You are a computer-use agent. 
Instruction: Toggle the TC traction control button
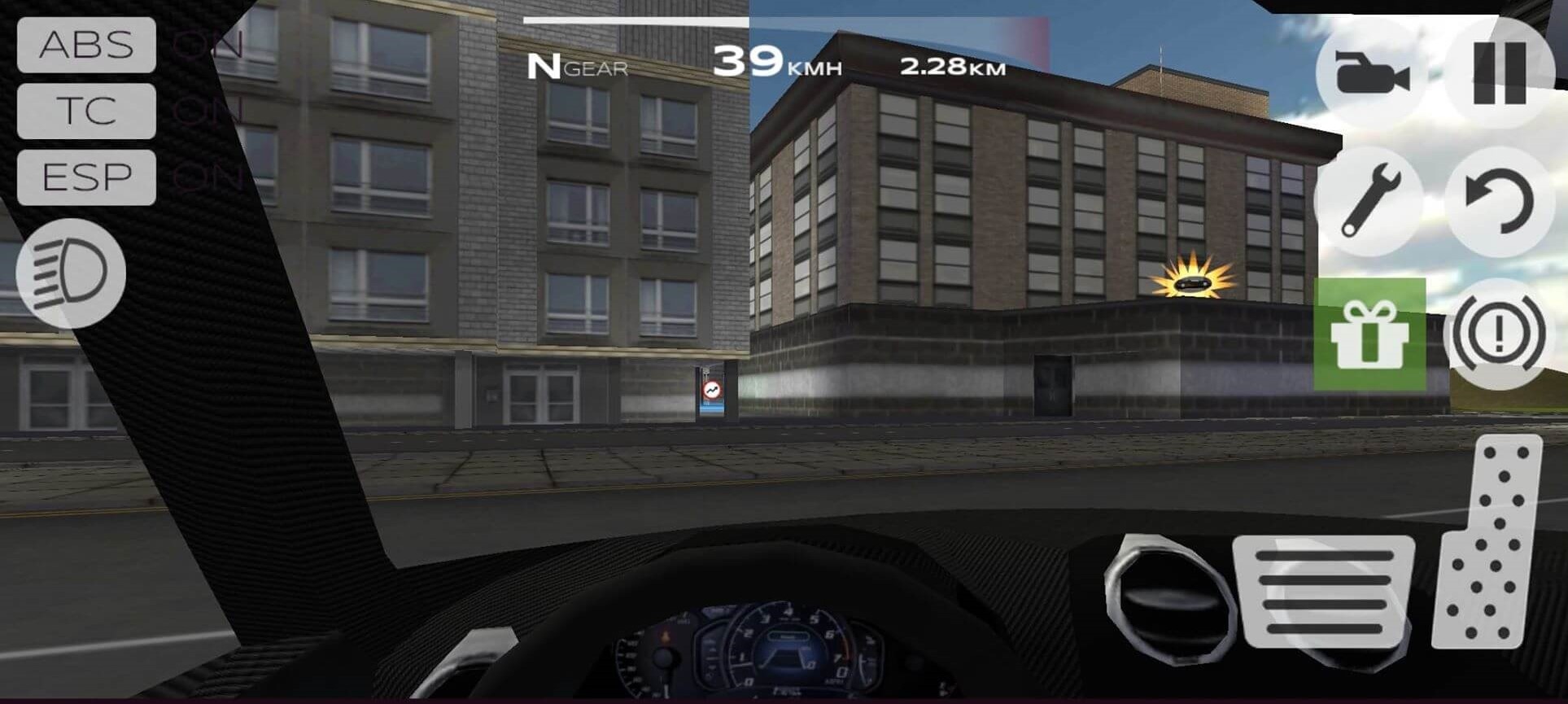(86, 111)
